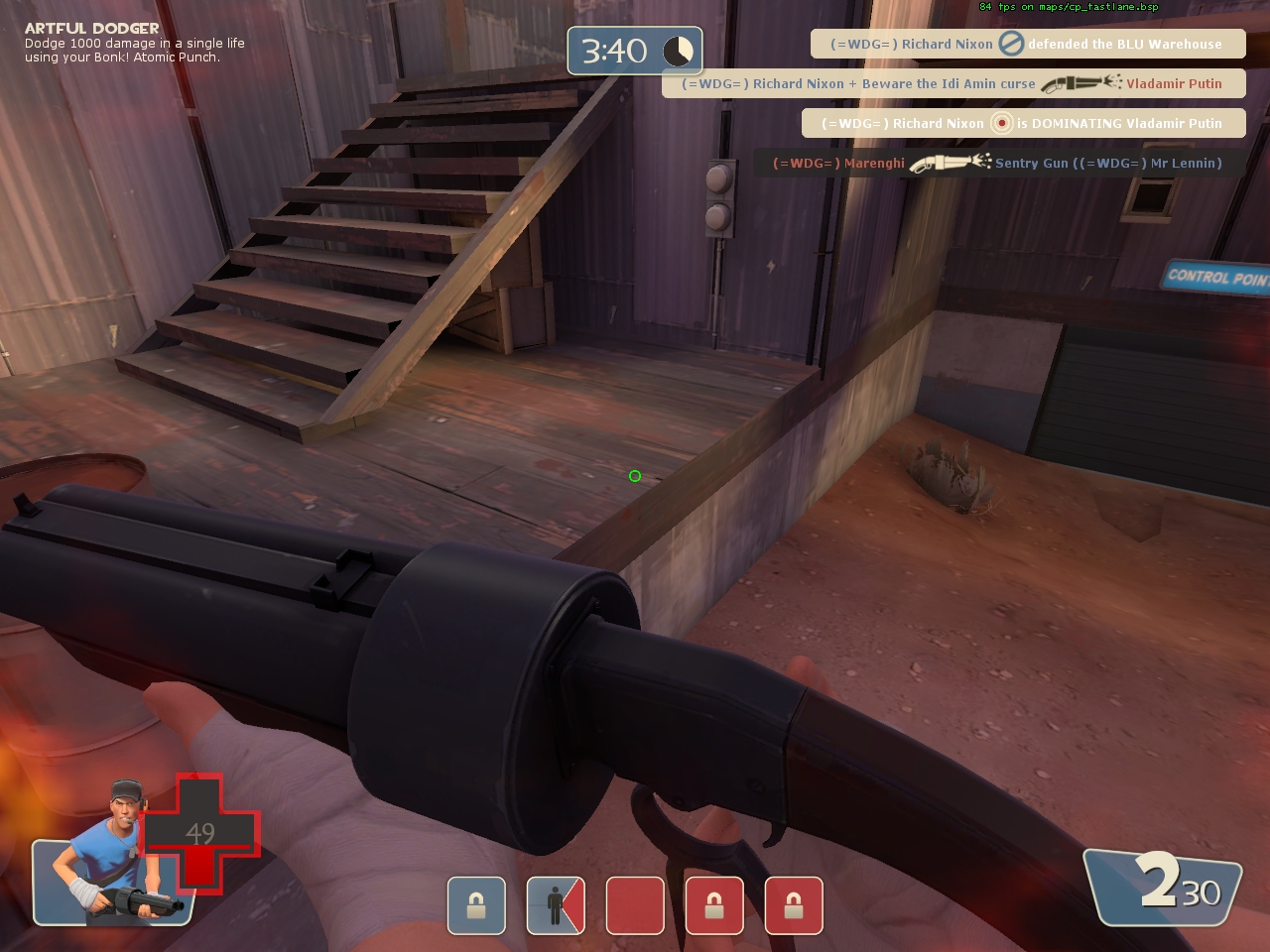Screen dimensions: 1270x952
Task: Select the blue locked control point icon
Action: (476, 905)
